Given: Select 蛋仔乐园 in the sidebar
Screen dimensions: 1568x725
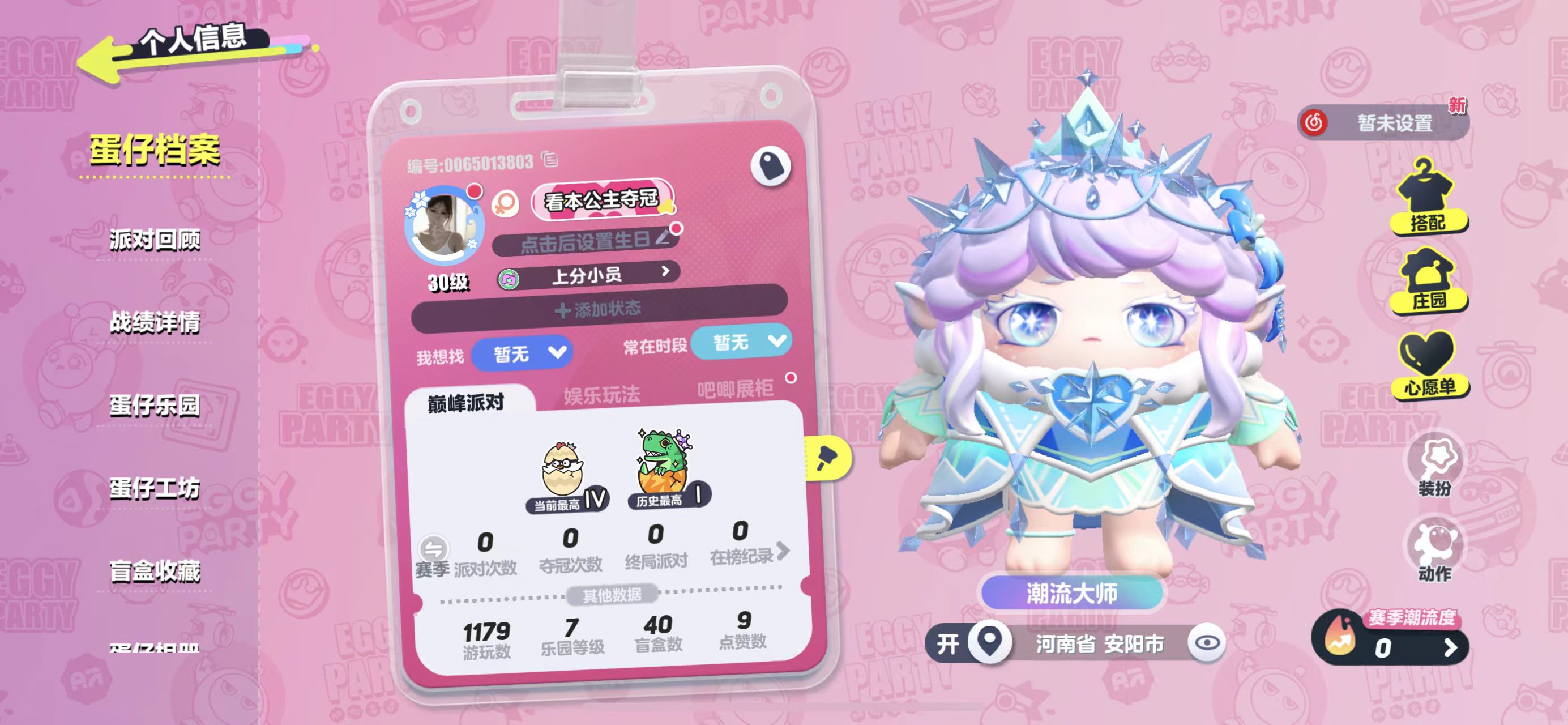Looking at the screenshot, I should pos(155,406).
